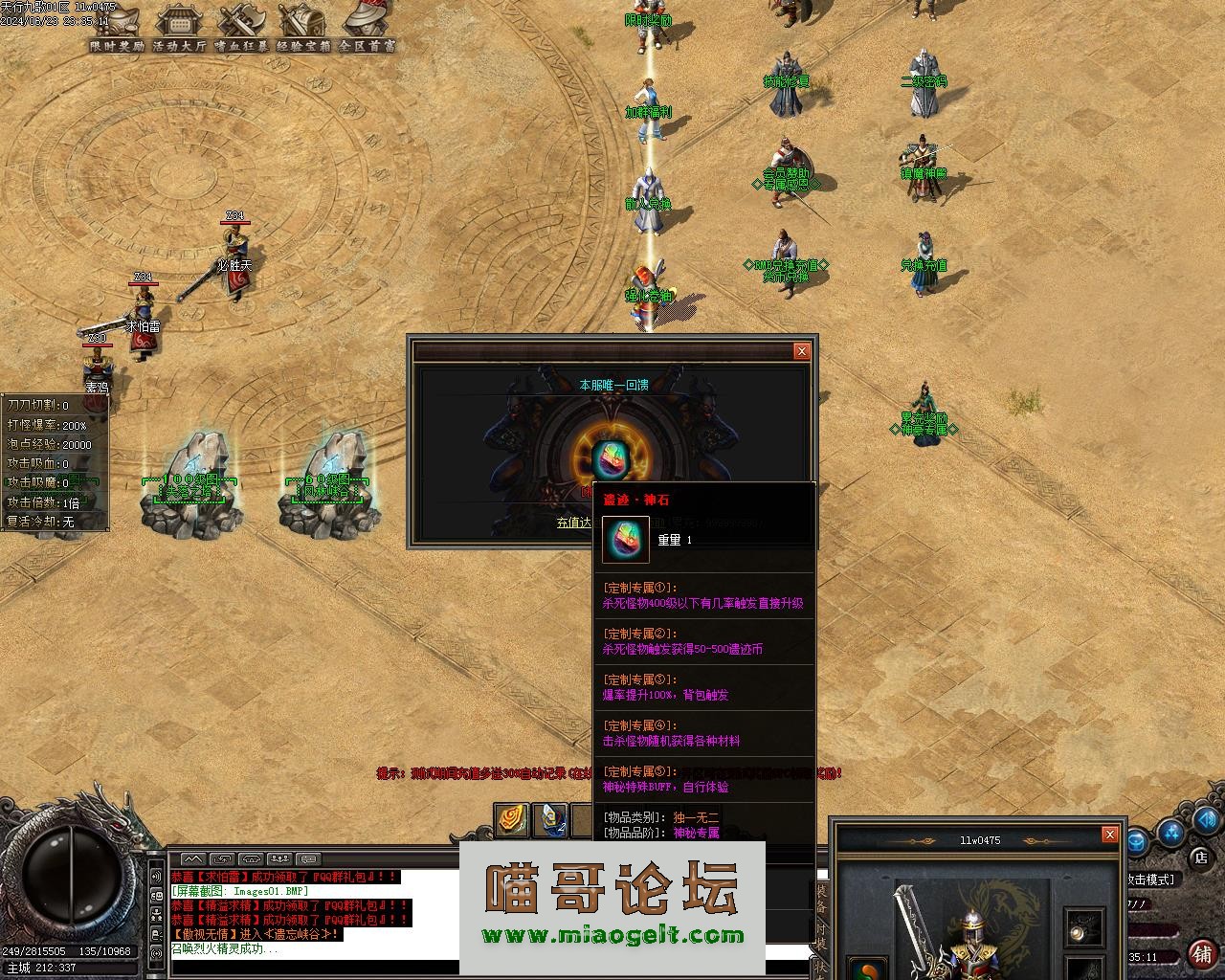This screenshot has width=1225, height=980.
Task: Open the 限时奖励 timed rewards icon
Action: [117, 23]
